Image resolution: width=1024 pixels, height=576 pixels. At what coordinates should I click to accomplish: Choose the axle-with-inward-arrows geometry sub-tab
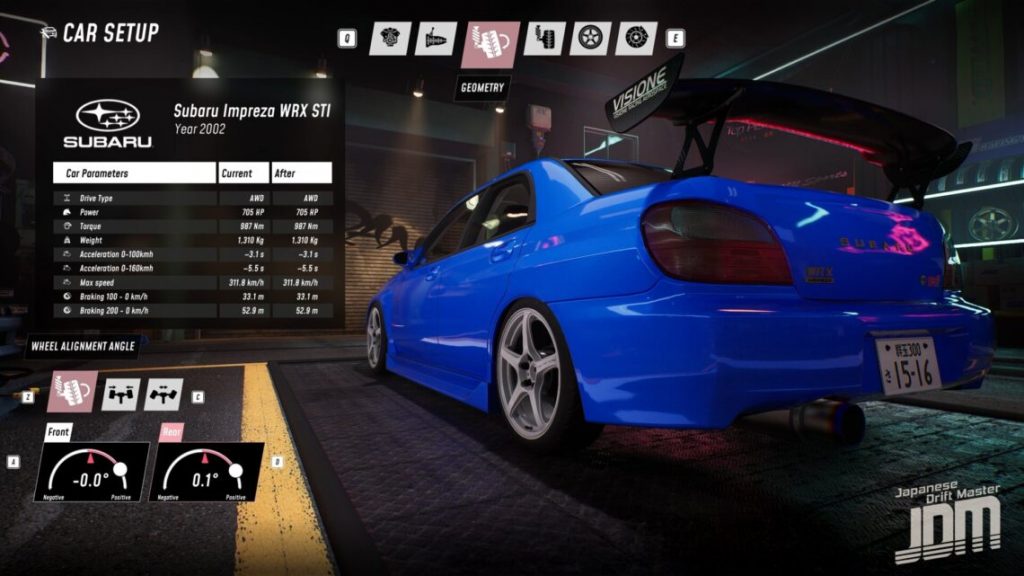click(x=163, y=395)
